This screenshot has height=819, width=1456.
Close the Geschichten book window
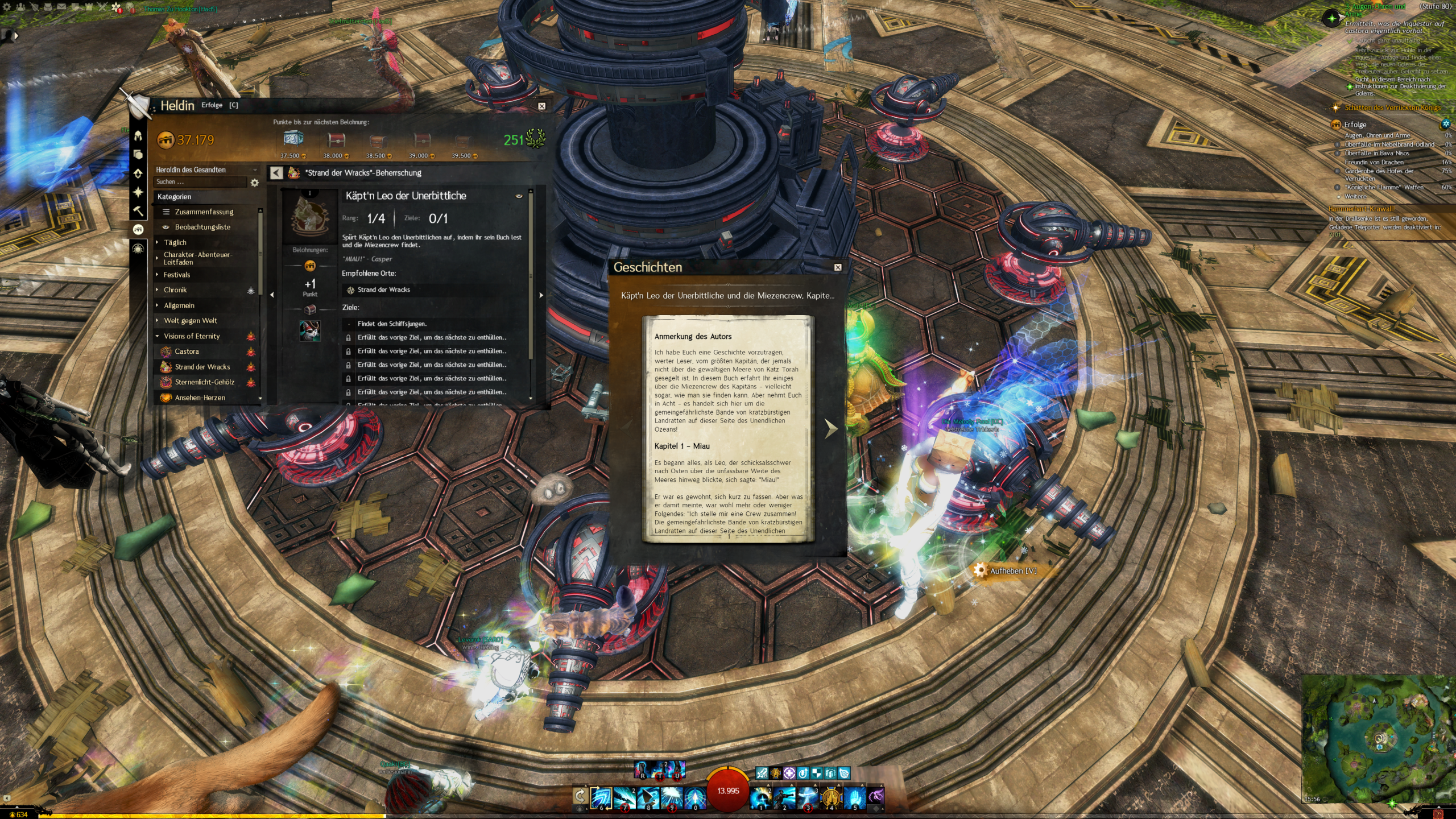tap(837, 267)
